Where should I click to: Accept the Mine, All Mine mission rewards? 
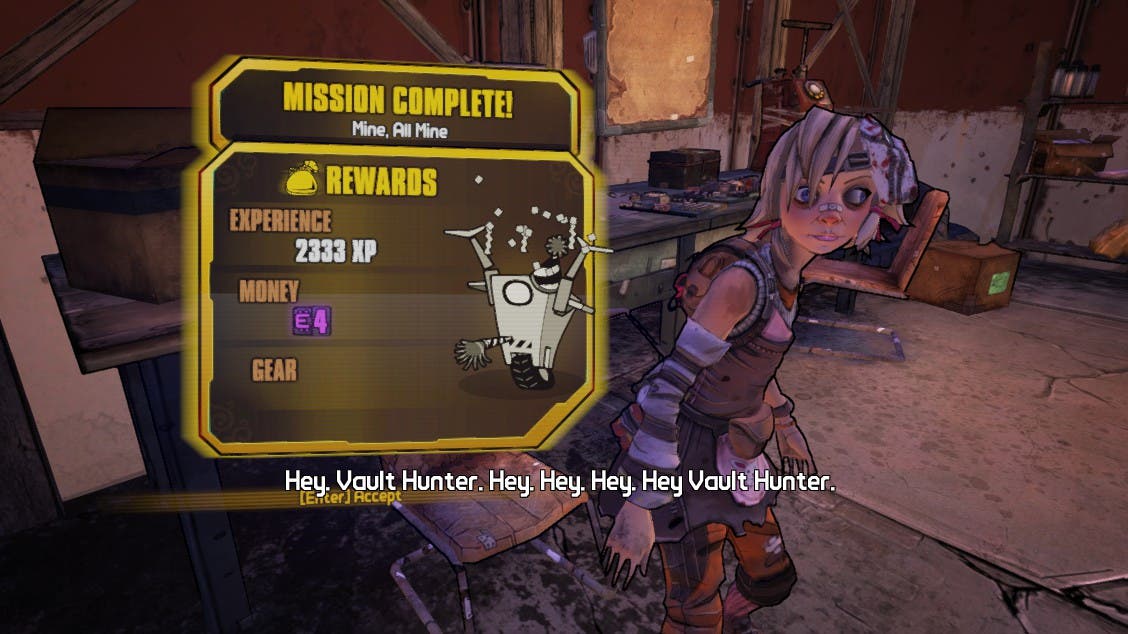(x=349, y=497)
